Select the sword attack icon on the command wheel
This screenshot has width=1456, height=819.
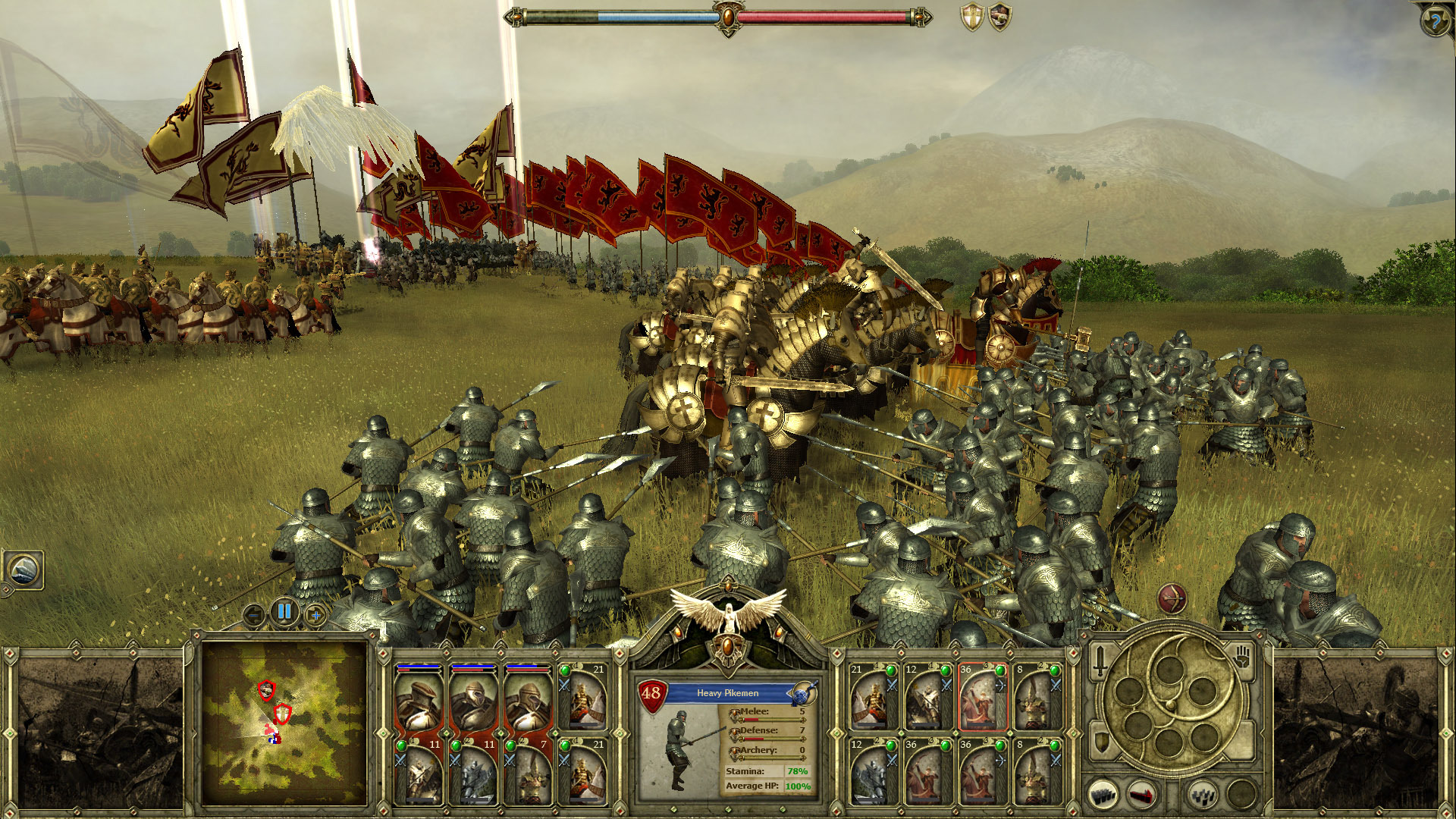point(1100,661)
